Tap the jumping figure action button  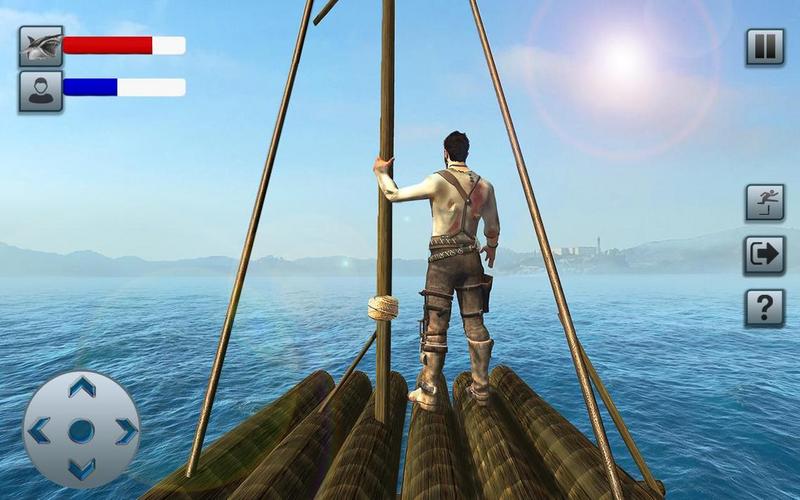tap(764, 203)
